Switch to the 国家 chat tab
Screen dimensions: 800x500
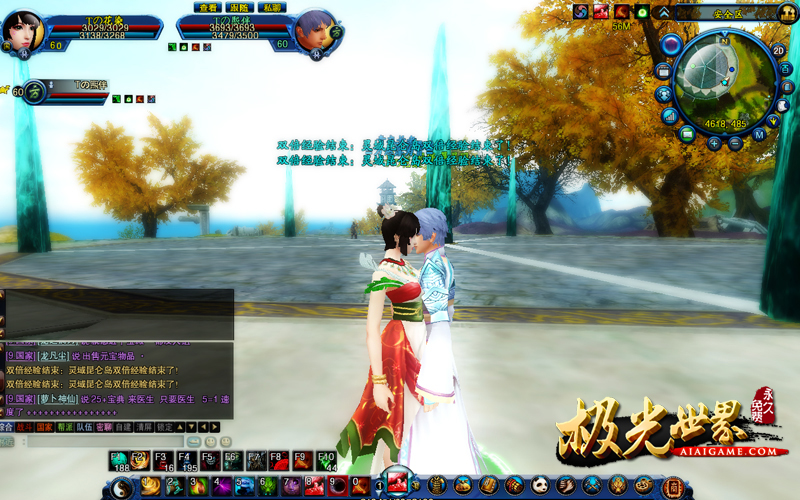(46, 427)
